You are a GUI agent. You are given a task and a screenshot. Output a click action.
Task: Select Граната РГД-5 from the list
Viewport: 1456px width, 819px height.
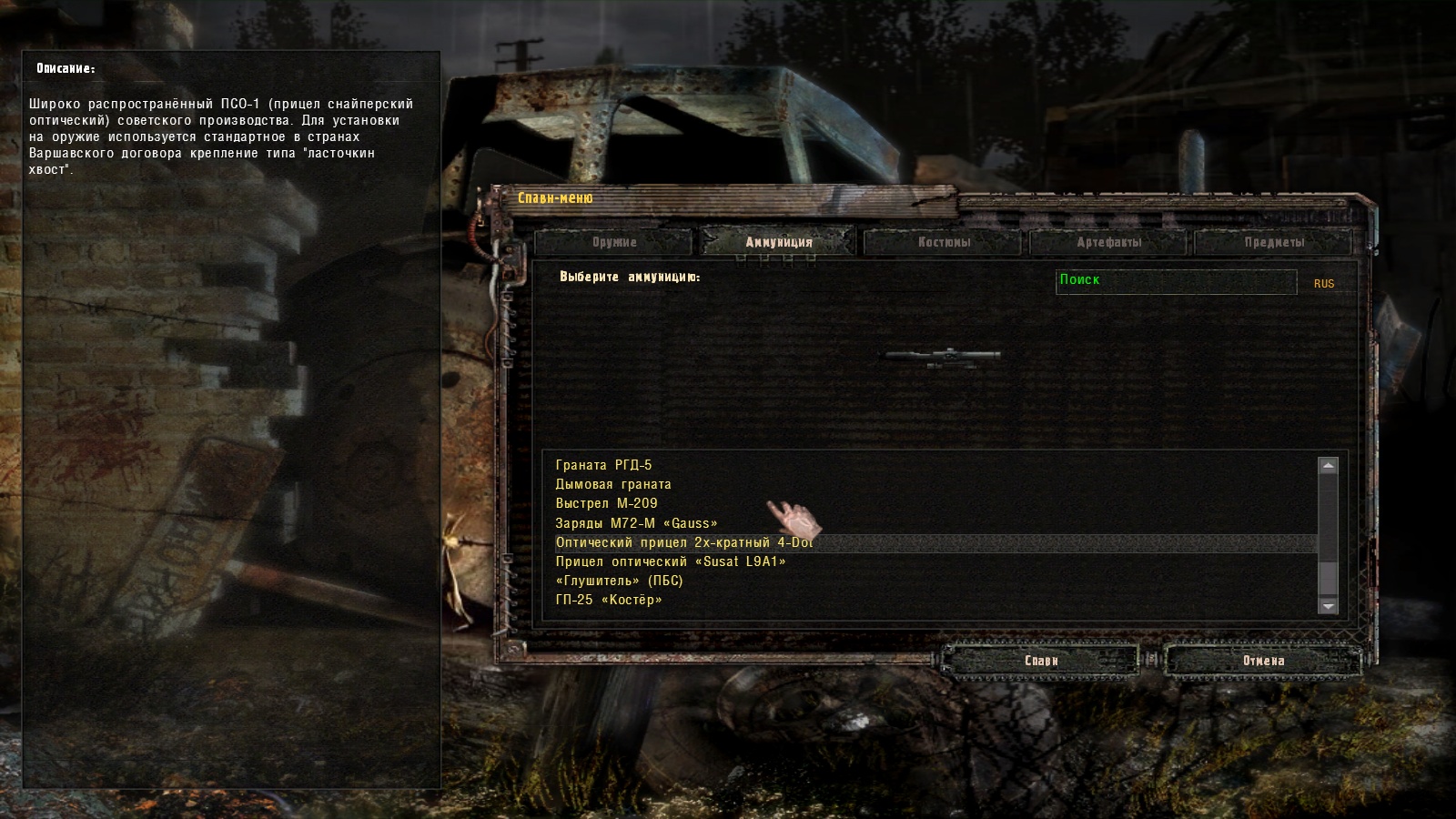point(604,465)
